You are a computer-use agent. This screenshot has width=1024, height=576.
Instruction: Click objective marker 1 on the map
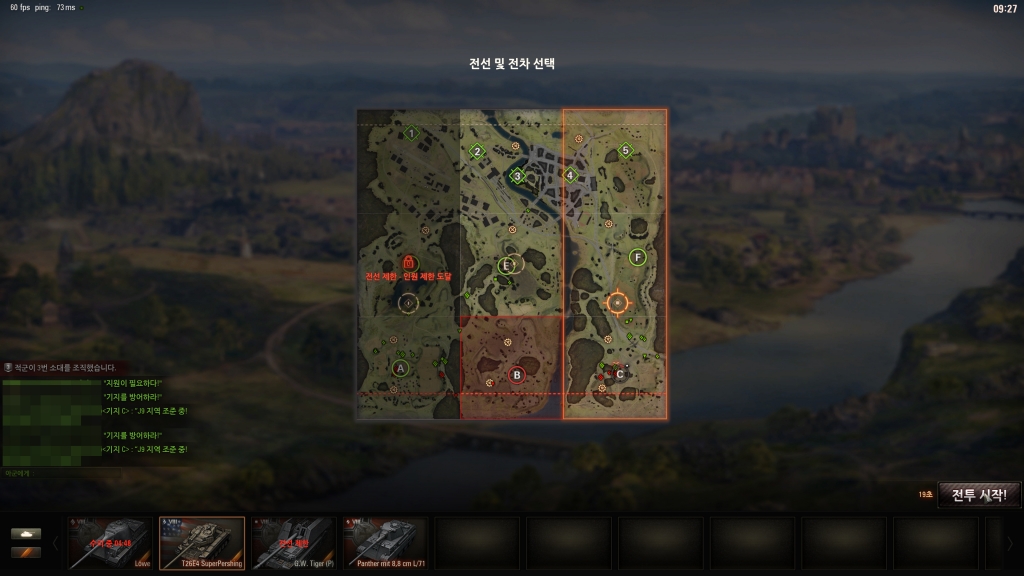(410, 133)
